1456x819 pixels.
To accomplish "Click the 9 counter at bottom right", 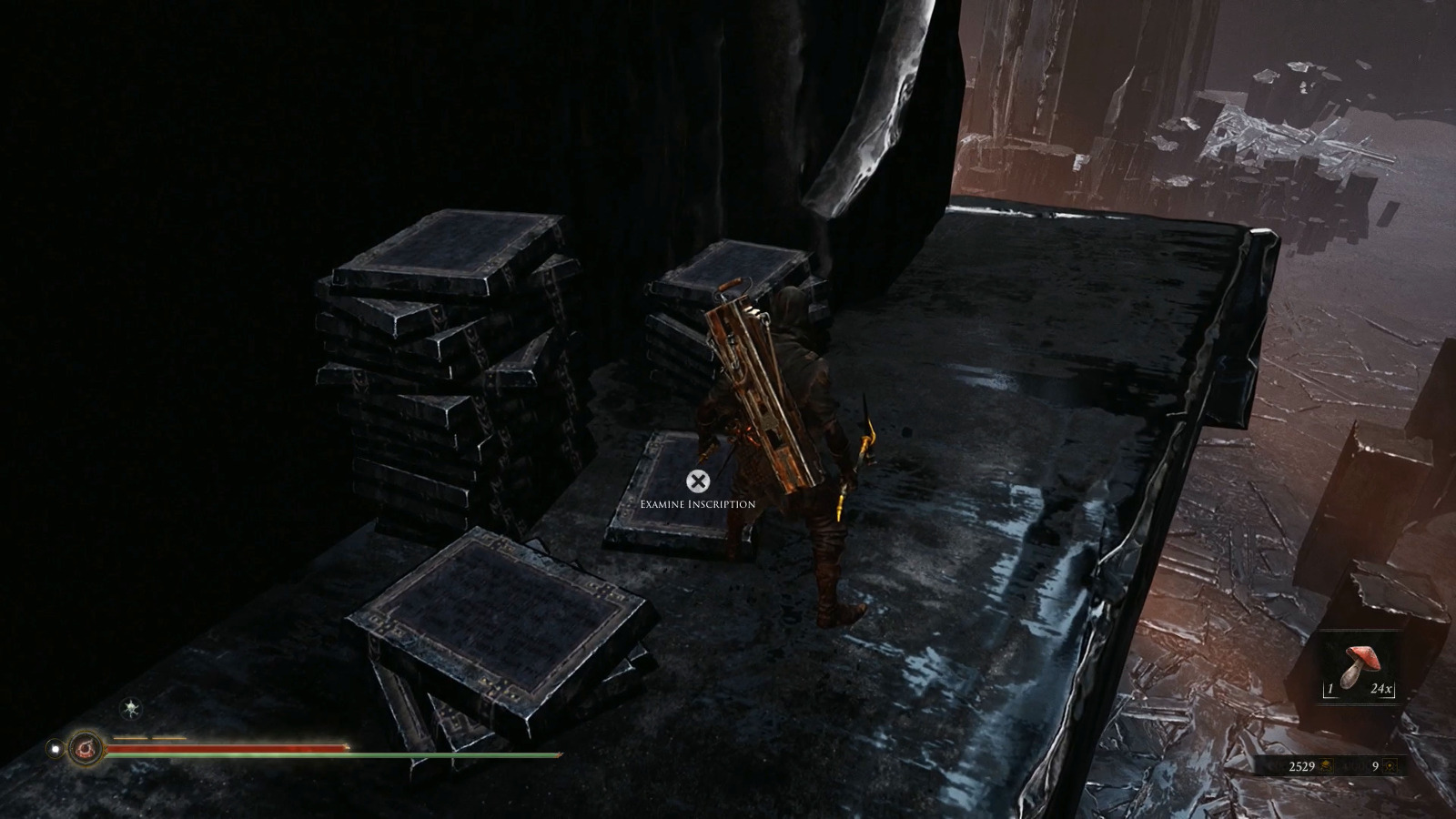I will pos(1375,766).
